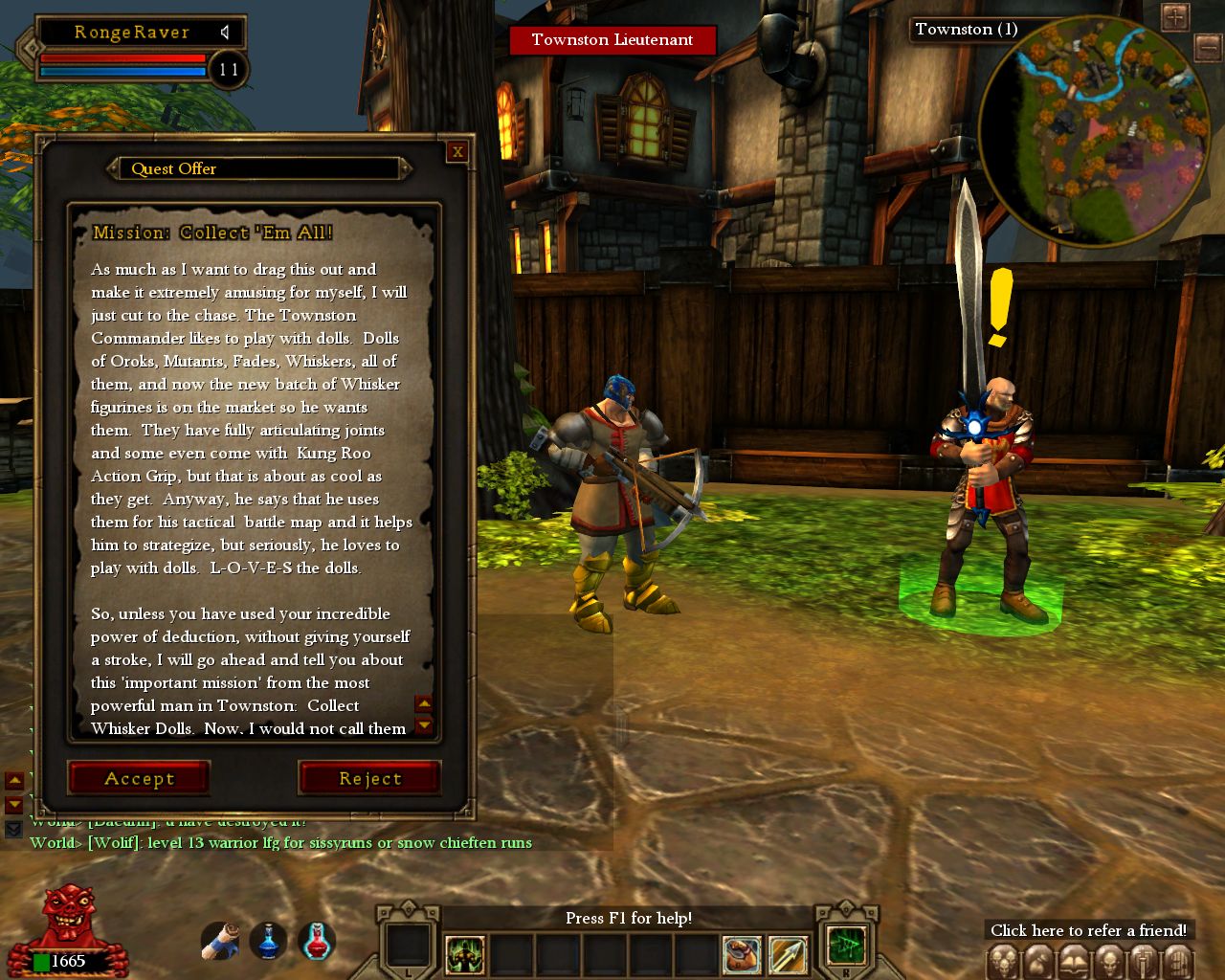Click here to refer a friend

[1089, 930]
